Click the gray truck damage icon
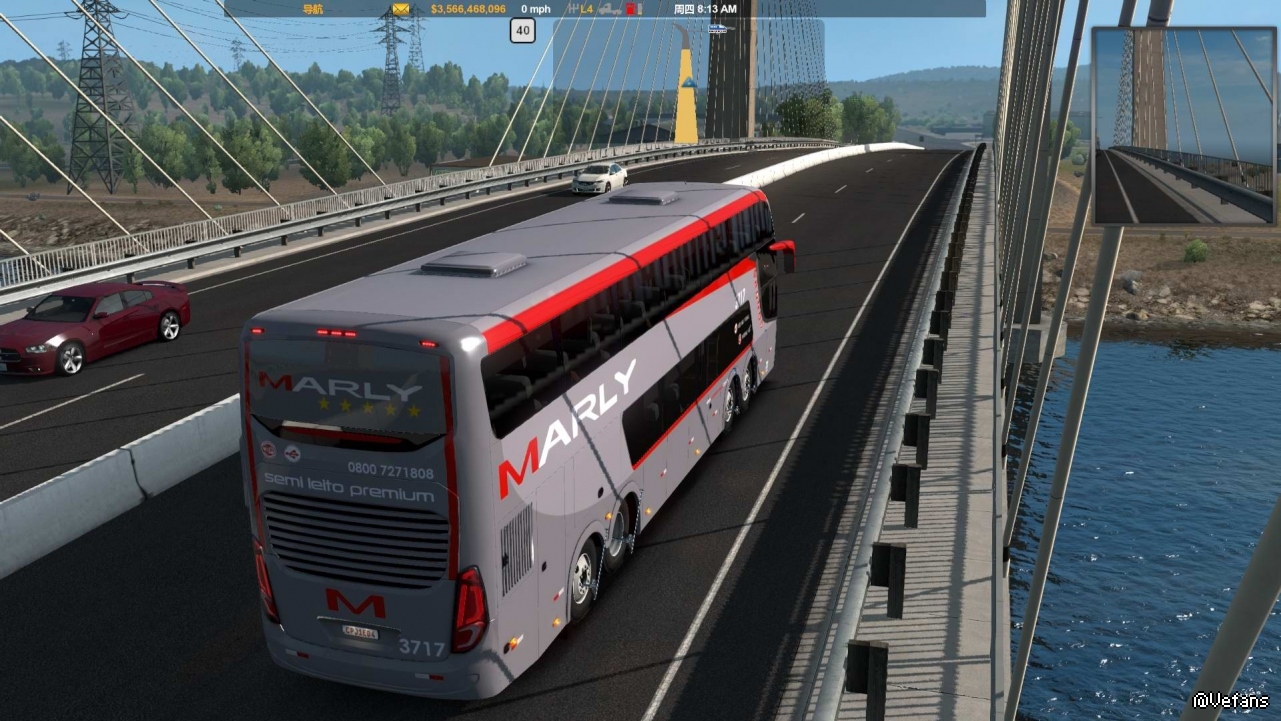 (x=610, y=9)
